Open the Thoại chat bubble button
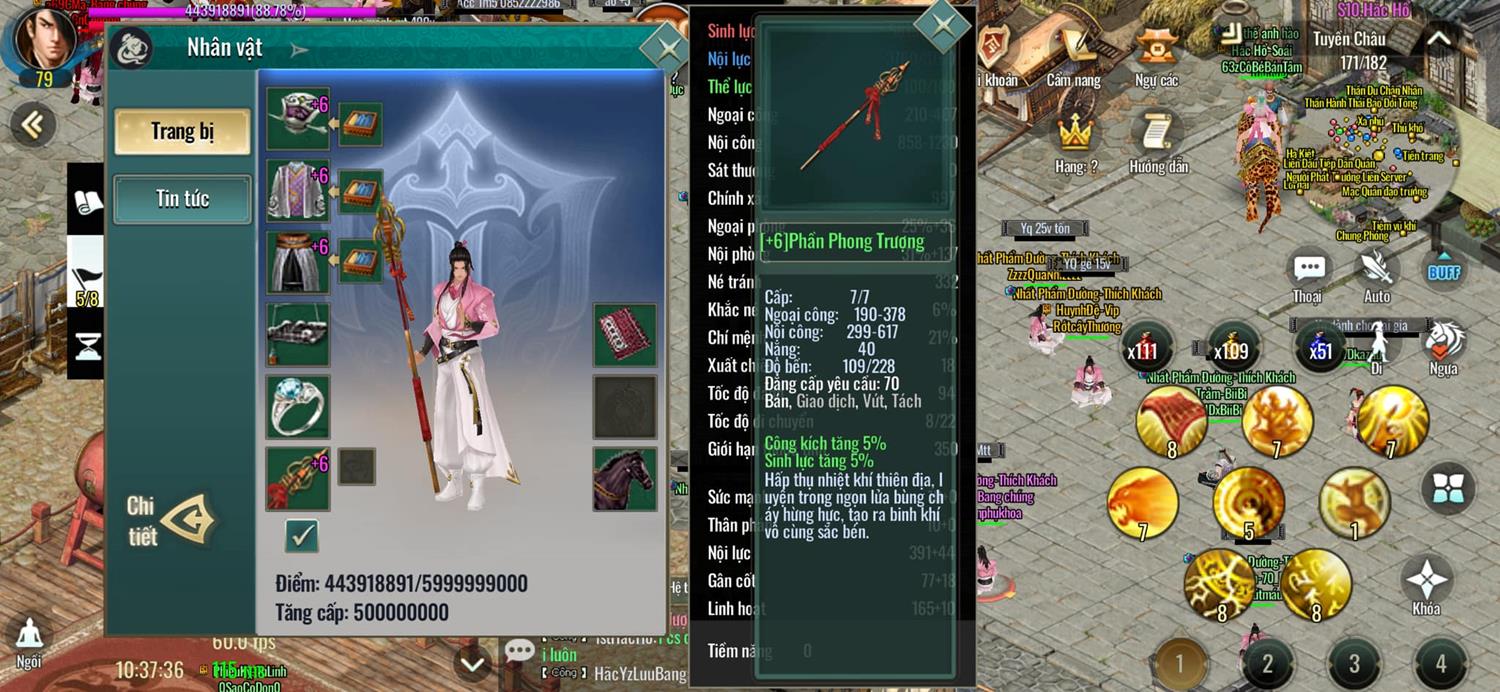1500x692 pixels. (1308, 274)
